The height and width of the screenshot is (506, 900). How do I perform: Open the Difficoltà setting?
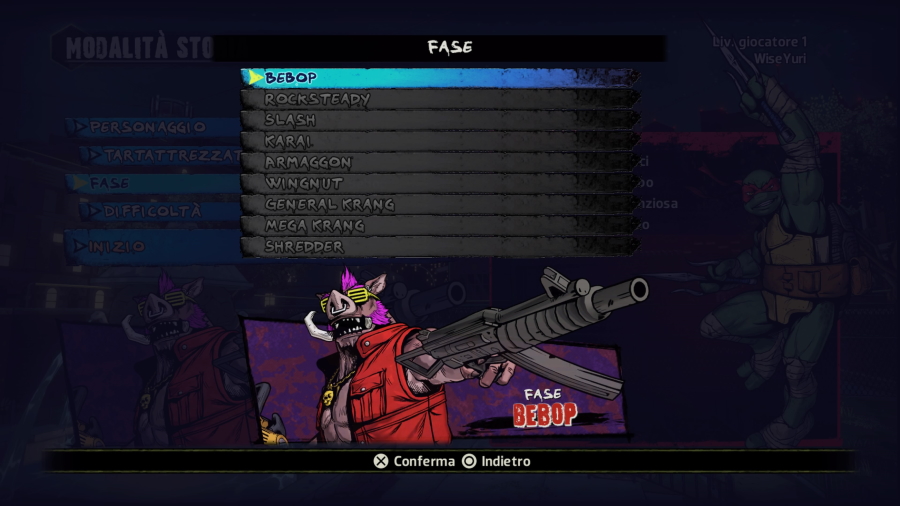[152, 211]
